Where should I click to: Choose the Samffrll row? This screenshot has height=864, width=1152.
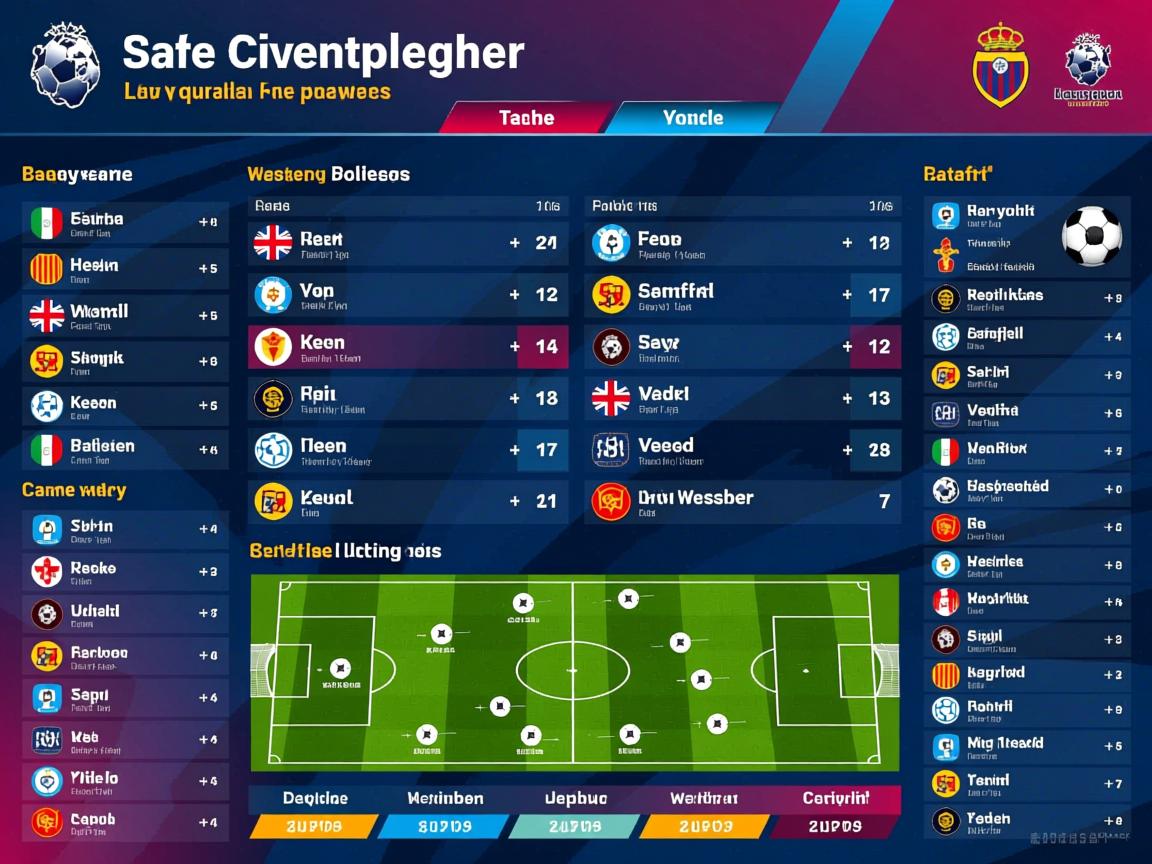pyautogui.click(x=742, y=295)
